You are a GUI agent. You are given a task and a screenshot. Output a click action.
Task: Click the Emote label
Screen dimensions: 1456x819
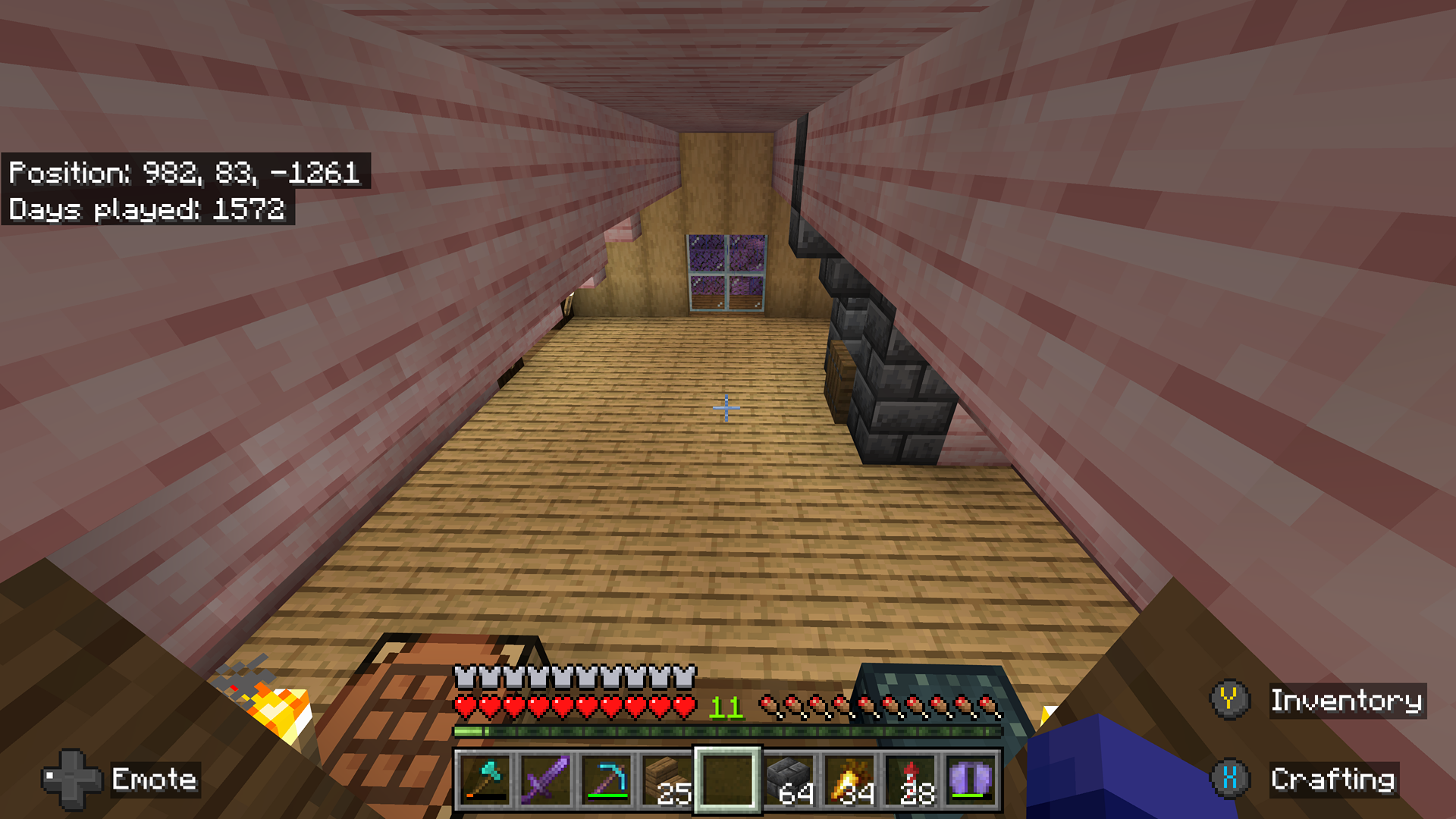tap(155, 780)
